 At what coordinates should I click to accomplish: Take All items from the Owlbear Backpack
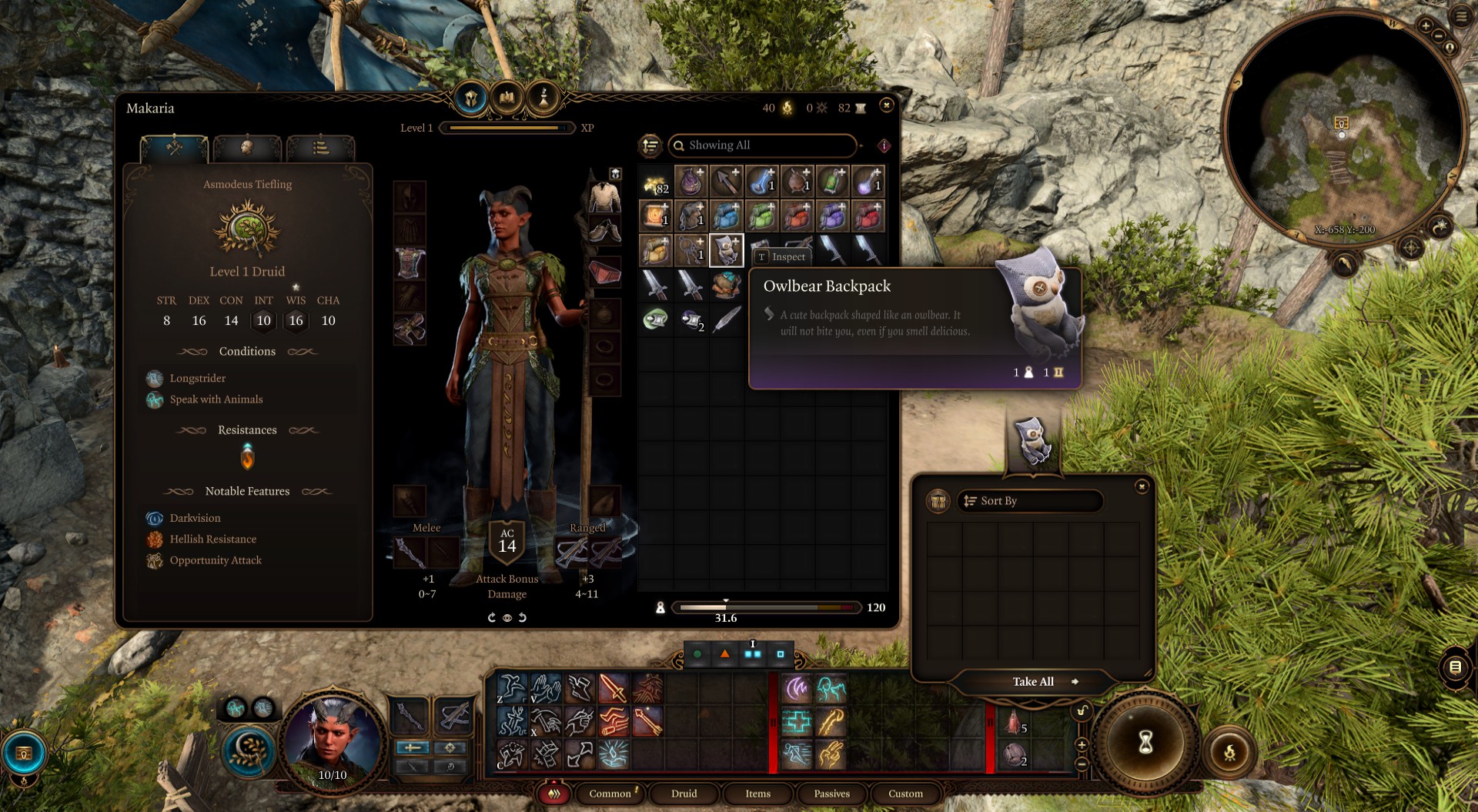click(x=1033, y=682)
